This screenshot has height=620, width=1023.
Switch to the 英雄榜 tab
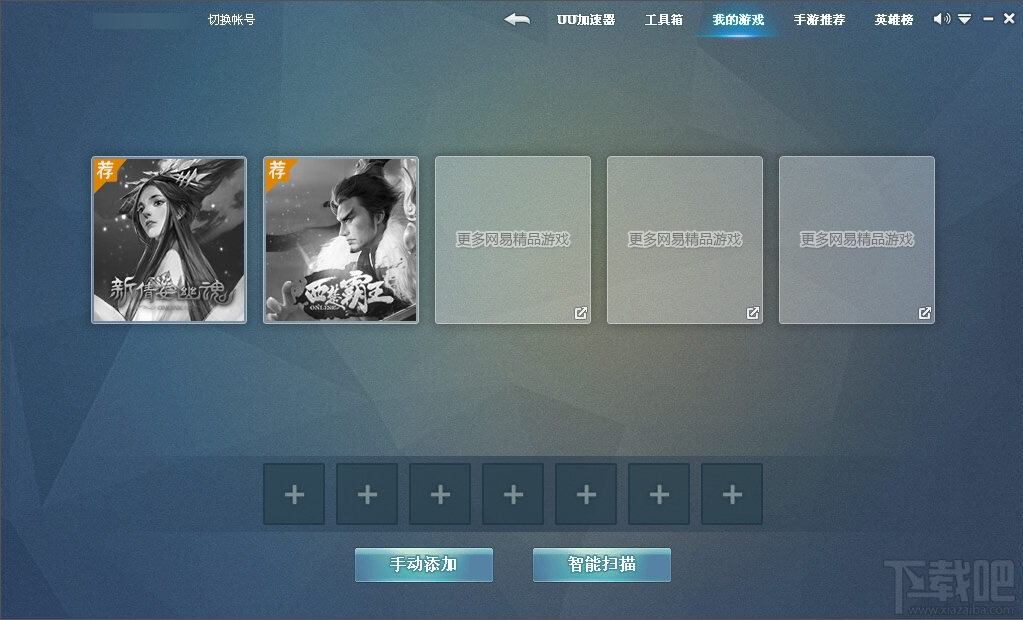894,19
